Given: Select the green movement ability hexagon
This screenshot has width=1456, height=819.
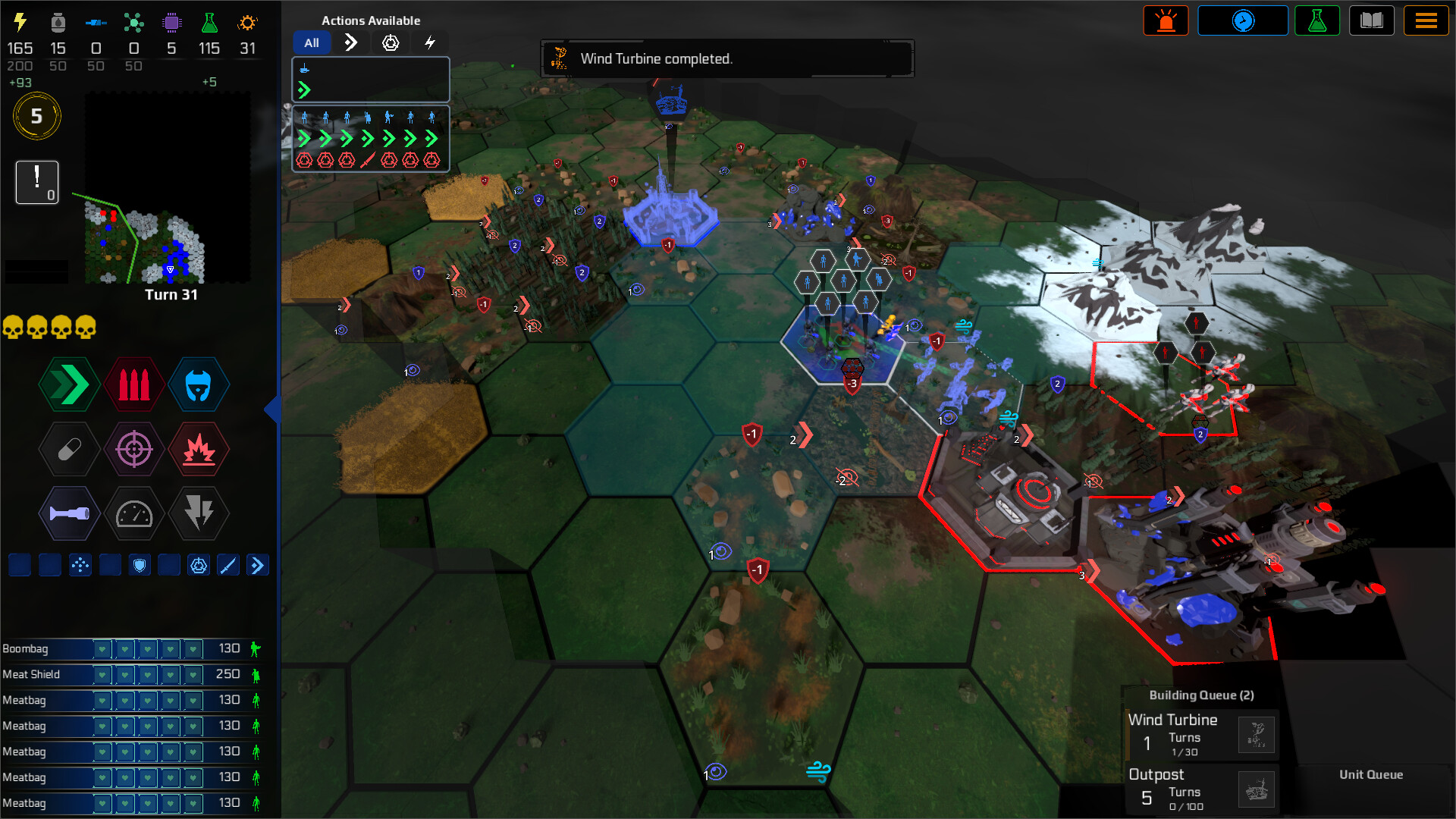Looking at the screenshot, I should coord(68,384).
